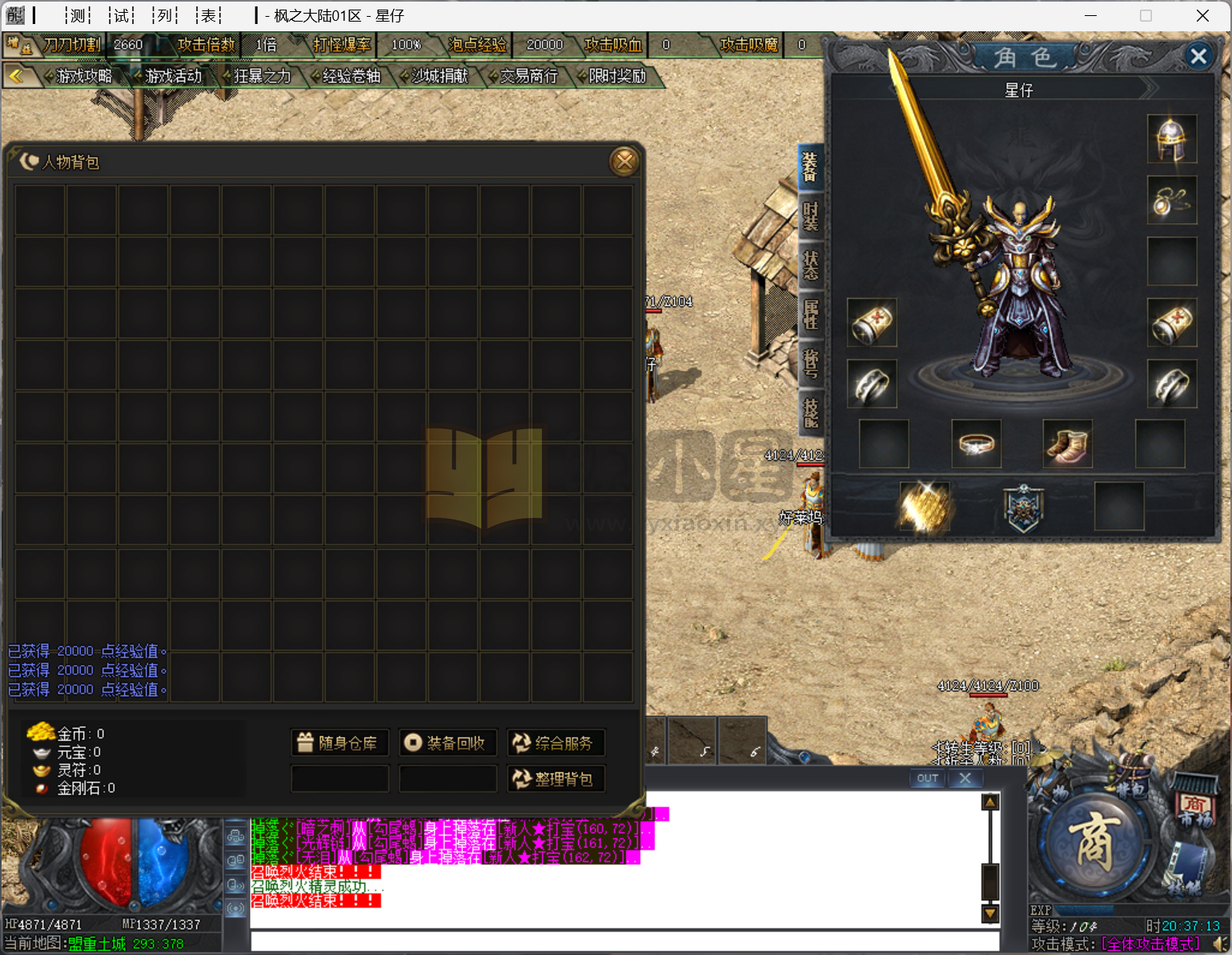This screenshot has height=955, width=1232.
Task: Open the 游戏攻略 game guide menu
Action: (x=84, y=76)
